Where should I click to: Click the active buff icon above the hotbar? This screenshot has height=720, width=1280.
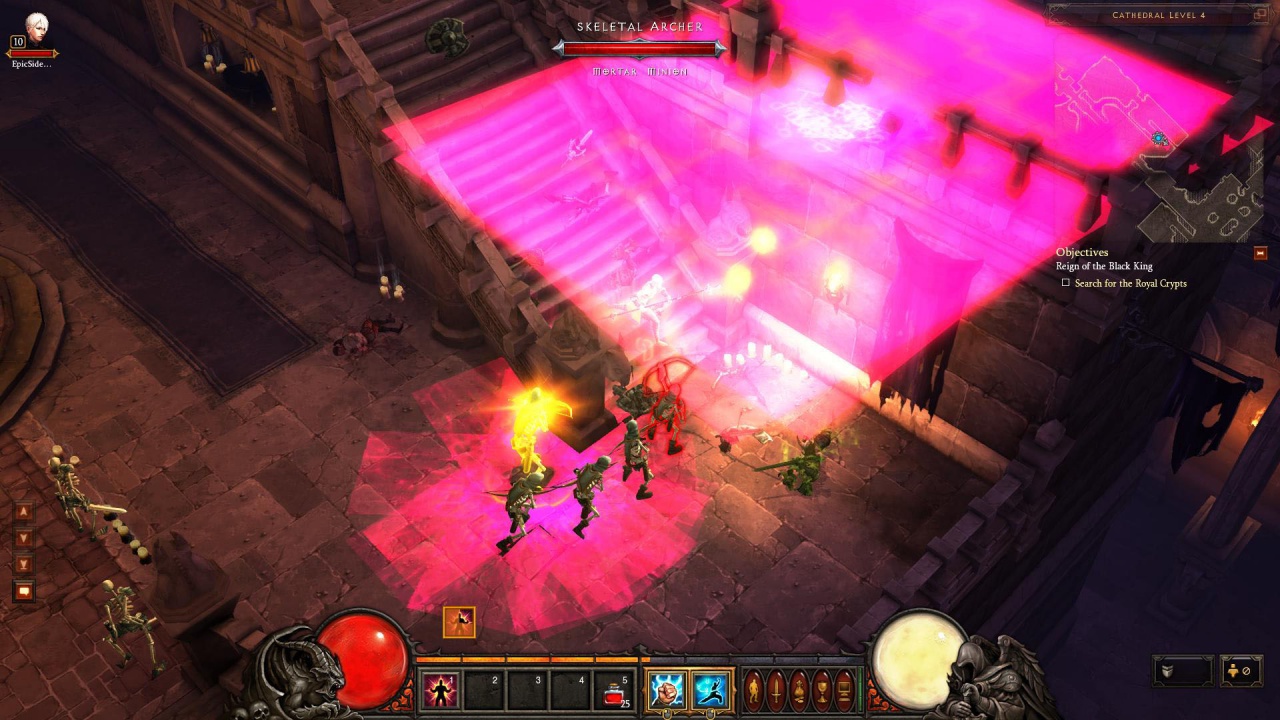tap(459, 622)
